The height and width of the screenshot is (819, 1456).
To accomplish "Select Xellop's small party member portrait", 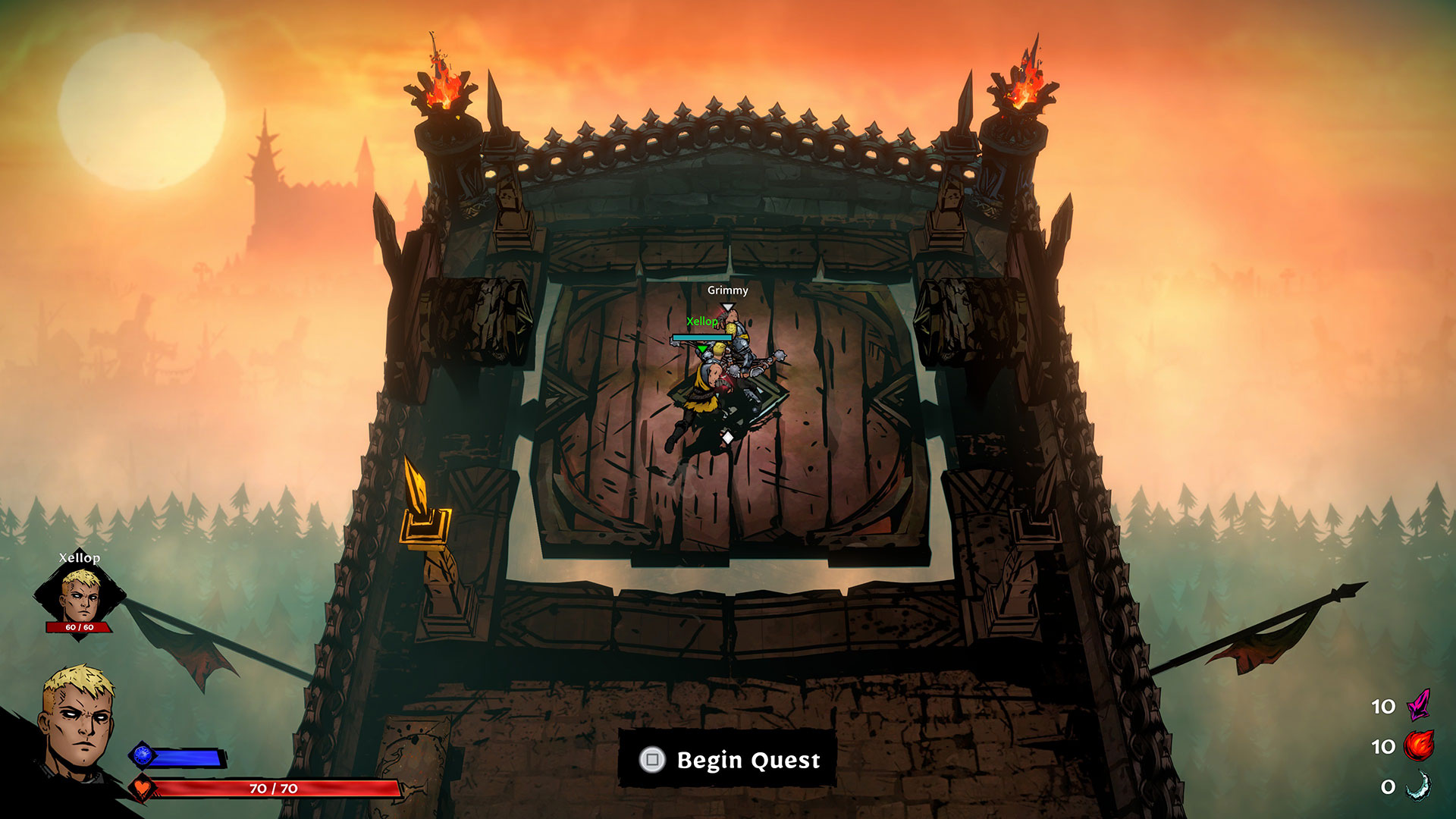I will pyautogui.click(x=80, y=597).
